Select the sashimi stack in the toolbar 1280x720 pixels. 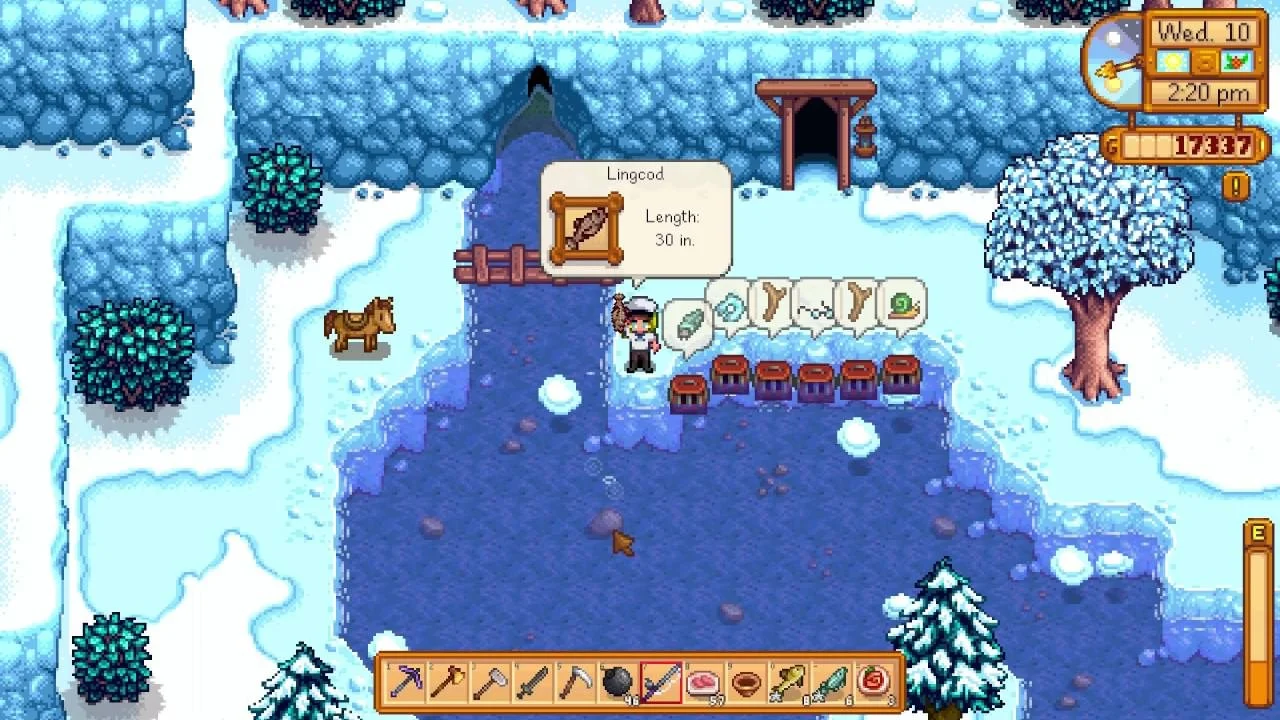[705, 684]
